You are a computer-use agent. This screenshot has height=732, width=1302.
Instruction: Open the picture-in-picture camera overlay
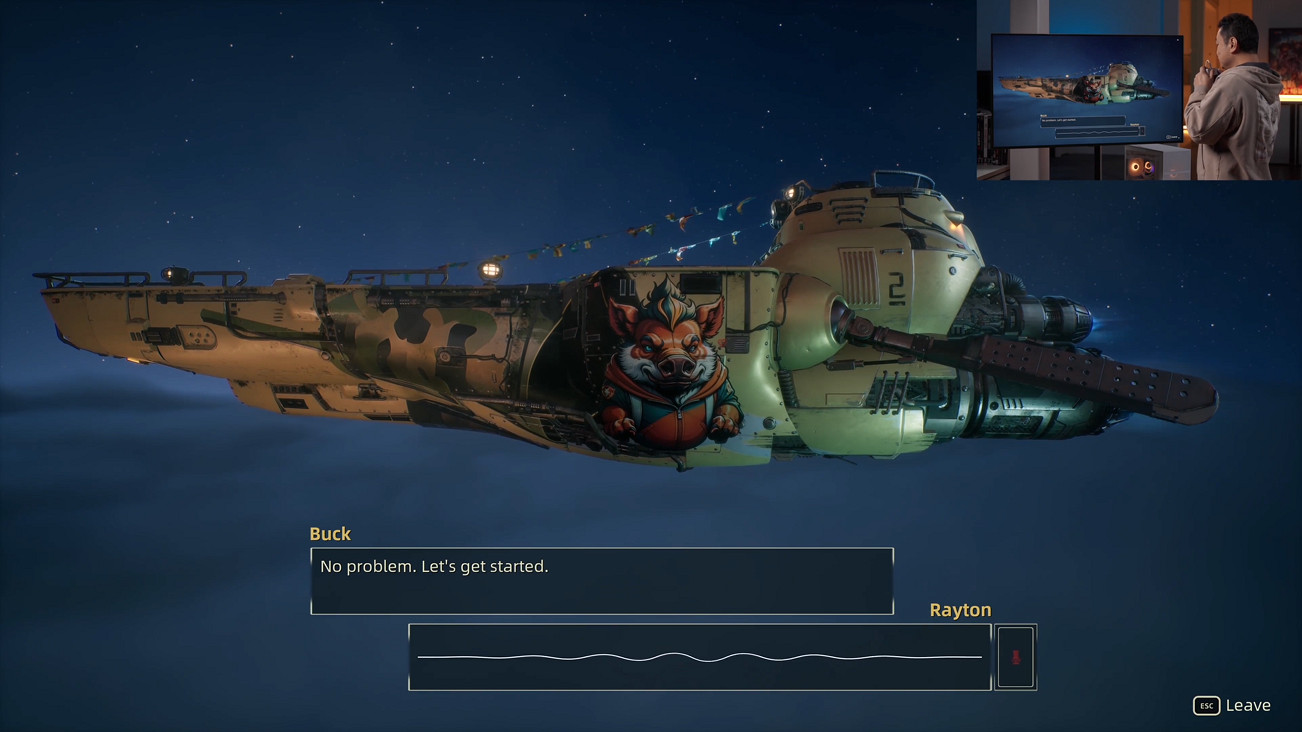[x=1138, y=90]
